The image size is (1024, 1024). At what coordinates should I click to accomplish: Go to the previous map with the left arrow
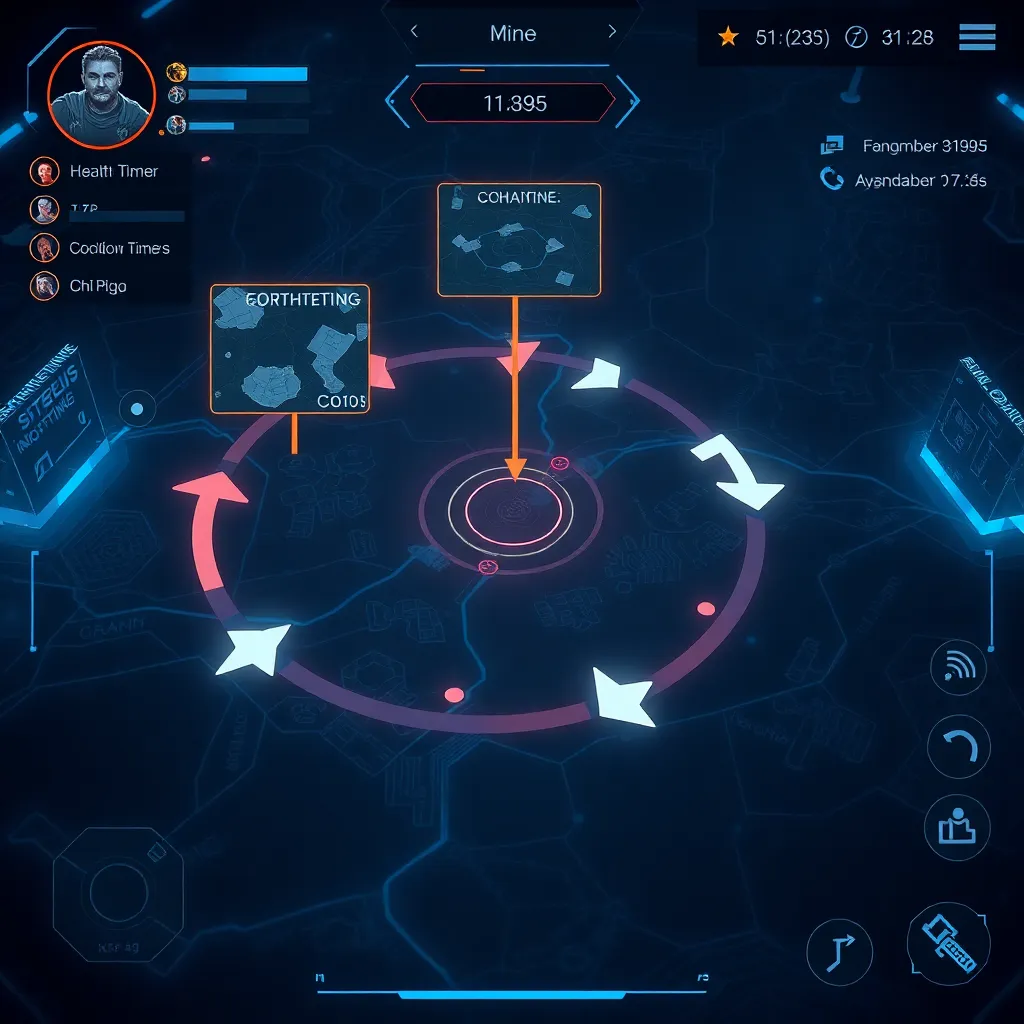click(x=414, y=33)
